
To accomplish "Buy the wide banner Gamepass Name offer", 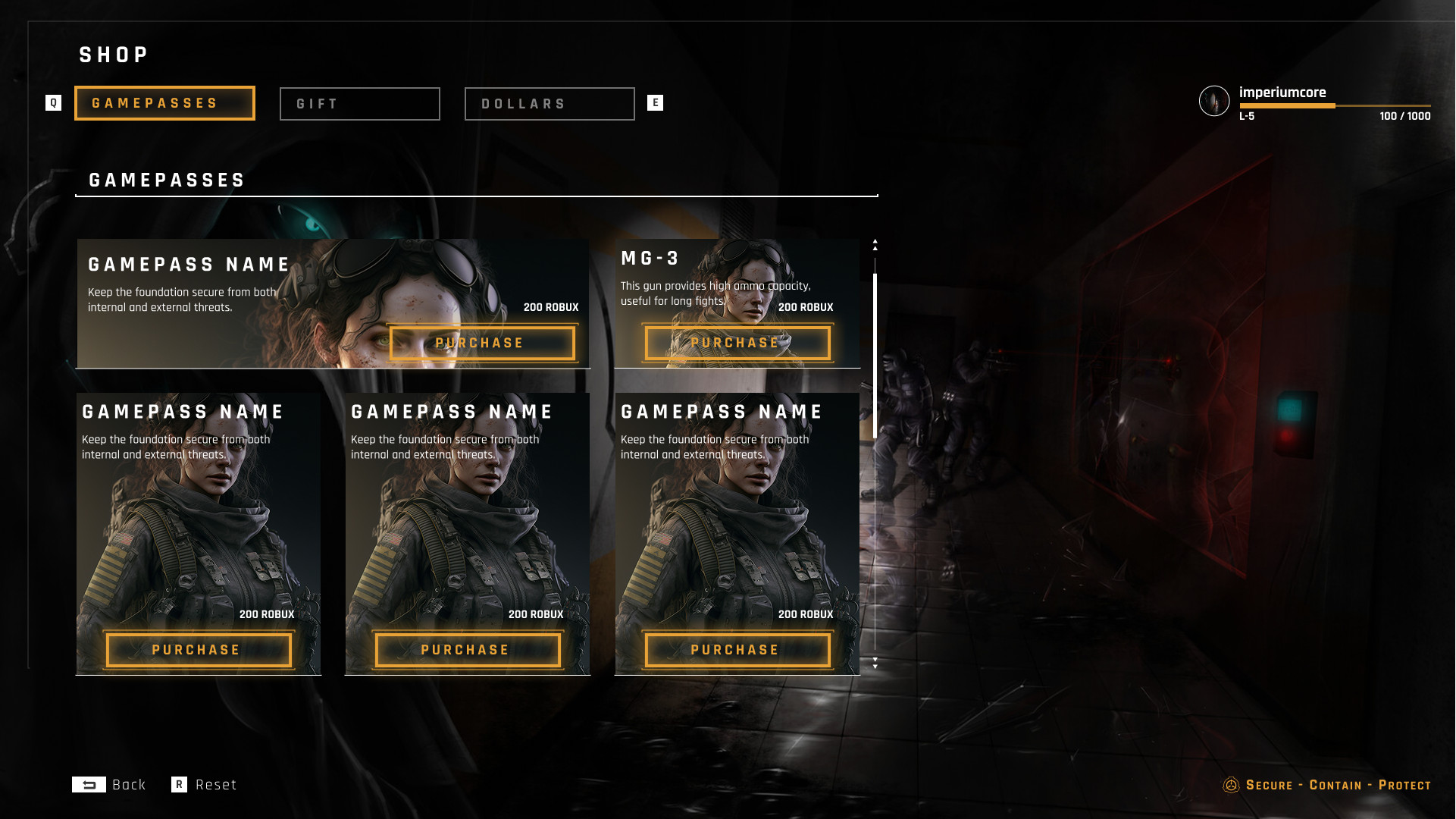I will coord(481,344).
